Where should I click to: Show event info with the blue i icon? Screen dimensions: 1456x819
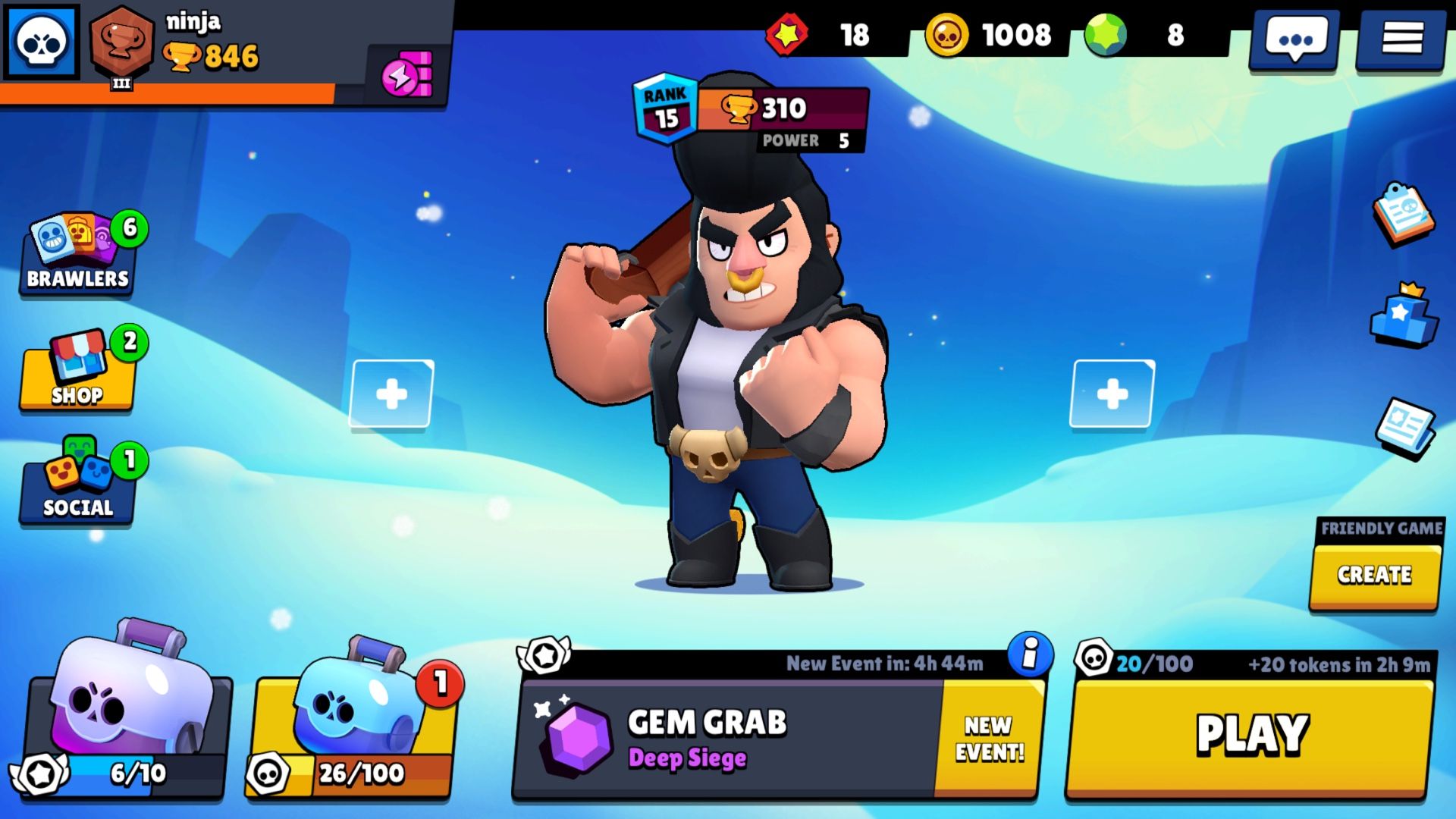pos(1030,654)
